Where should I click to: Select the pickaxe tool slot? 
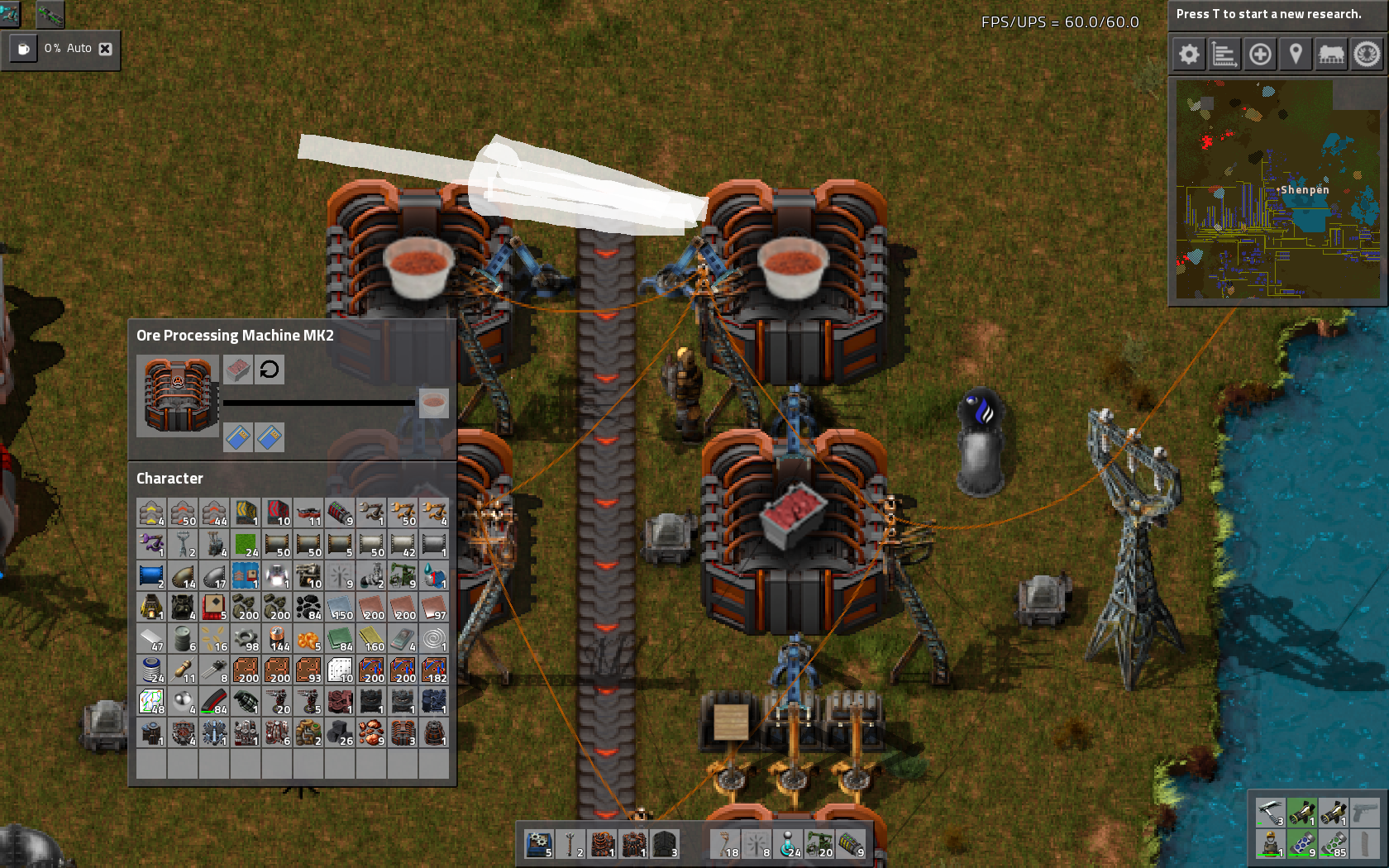[x=1270, y=812]
